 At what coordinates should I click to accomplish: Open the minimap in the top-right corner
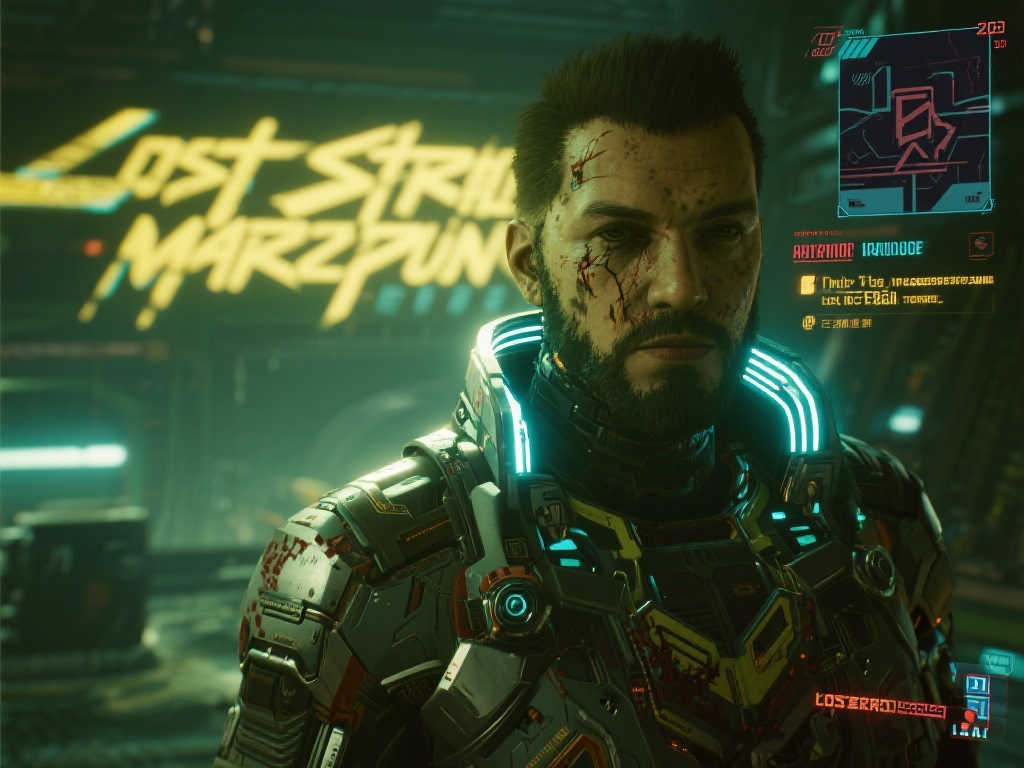(913, 122)
